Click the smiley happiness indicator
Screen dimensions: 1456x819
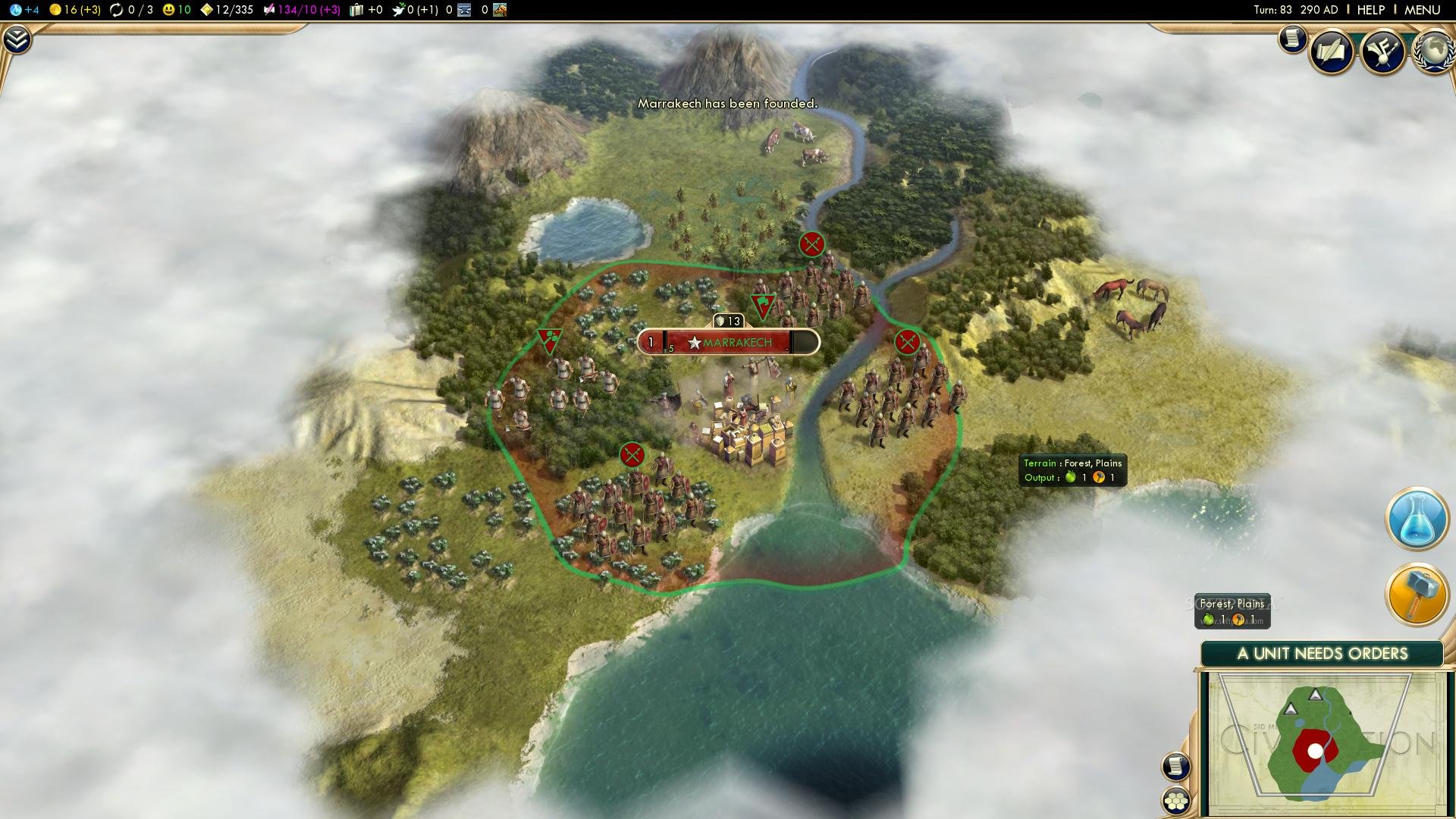coord(176,10)
